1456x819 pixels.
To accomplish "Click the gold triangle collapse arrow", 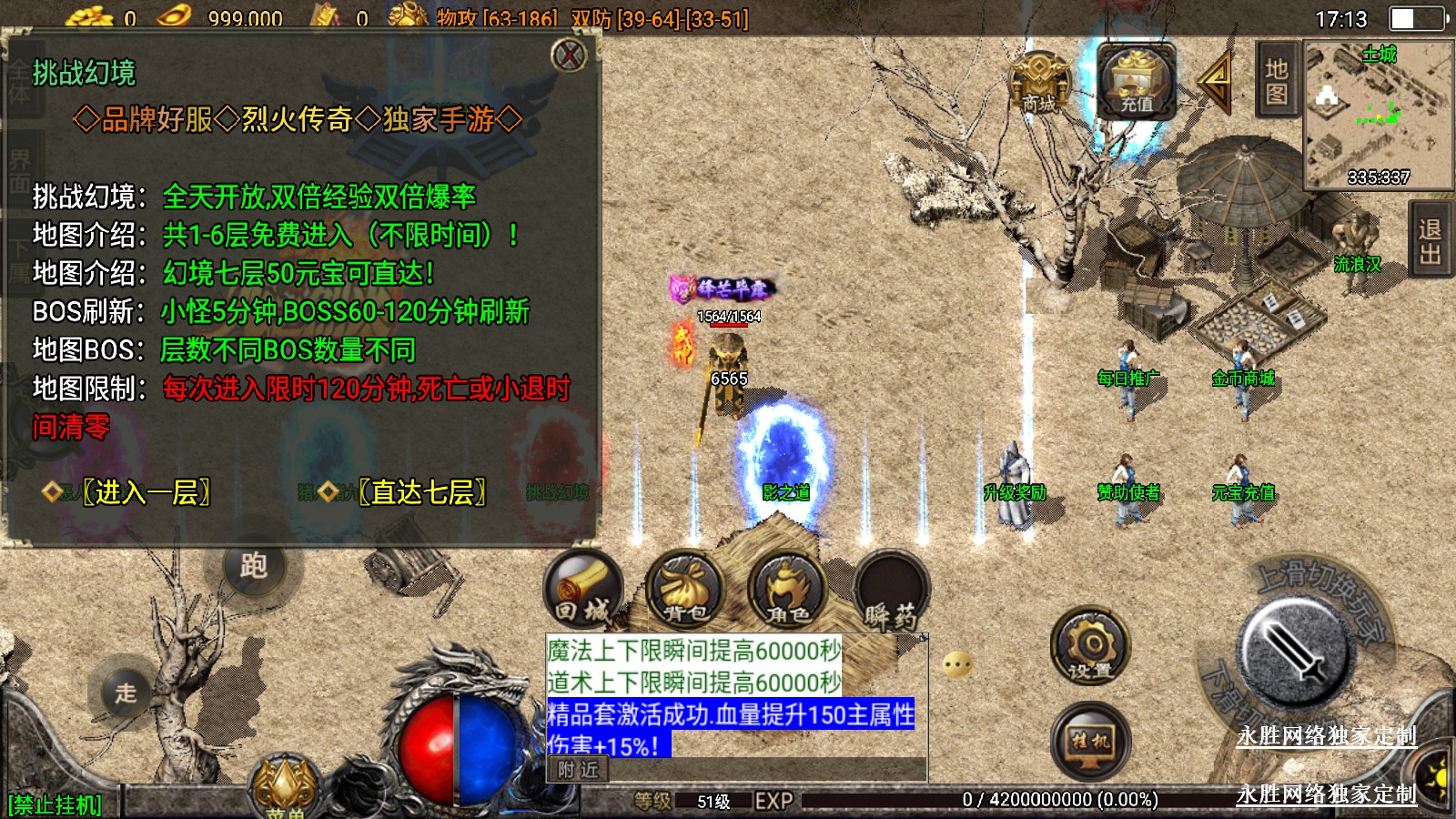I will coord(1216,82).
